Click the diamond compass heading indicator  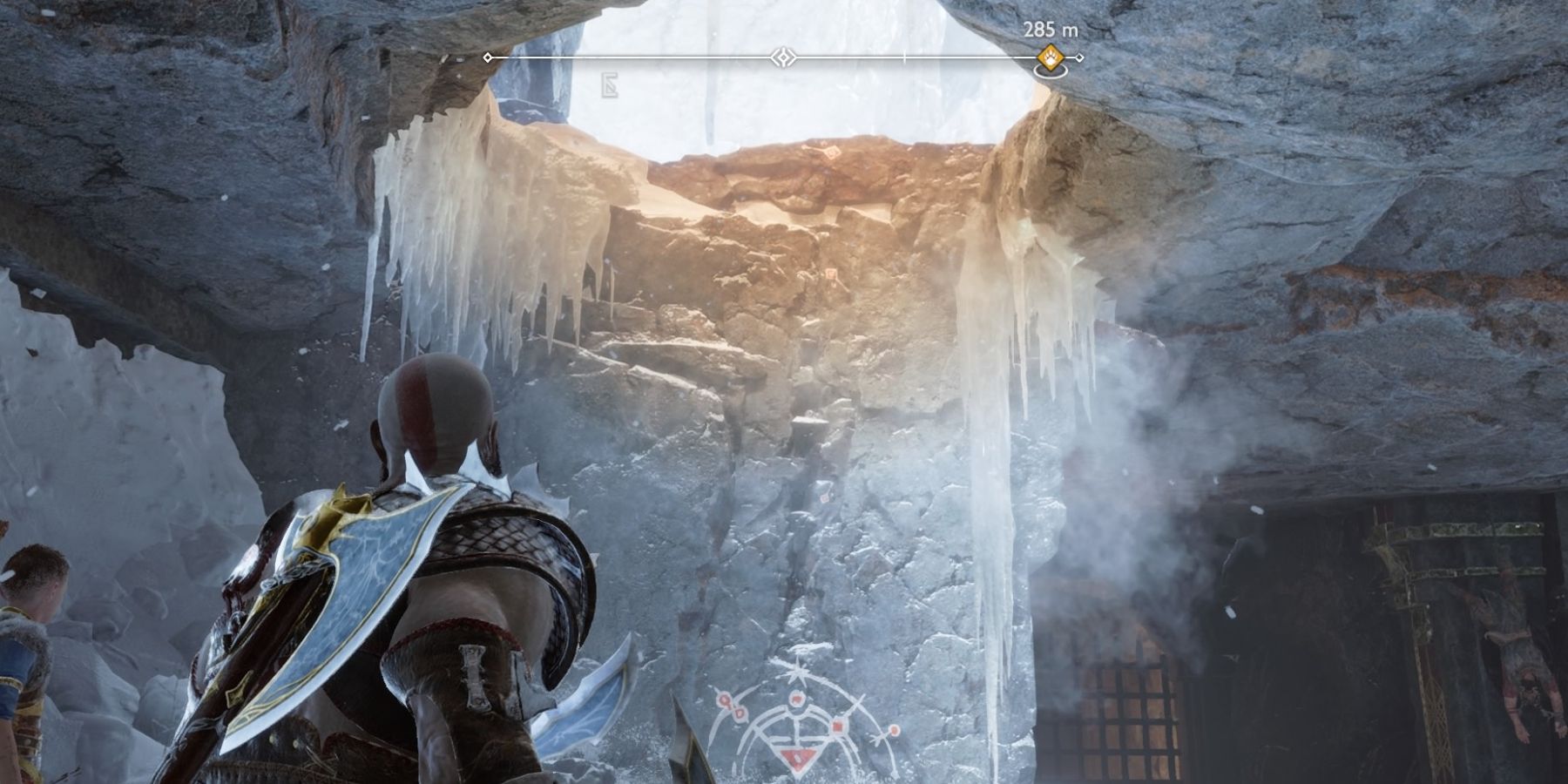click(784, 57)
